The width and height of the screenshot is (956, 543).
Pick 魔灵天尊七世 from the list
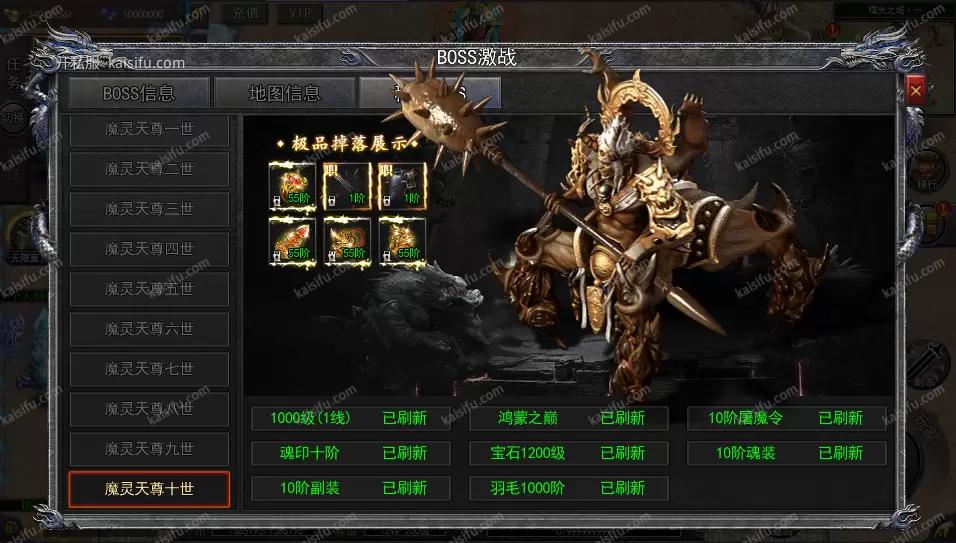pos(149,369)
